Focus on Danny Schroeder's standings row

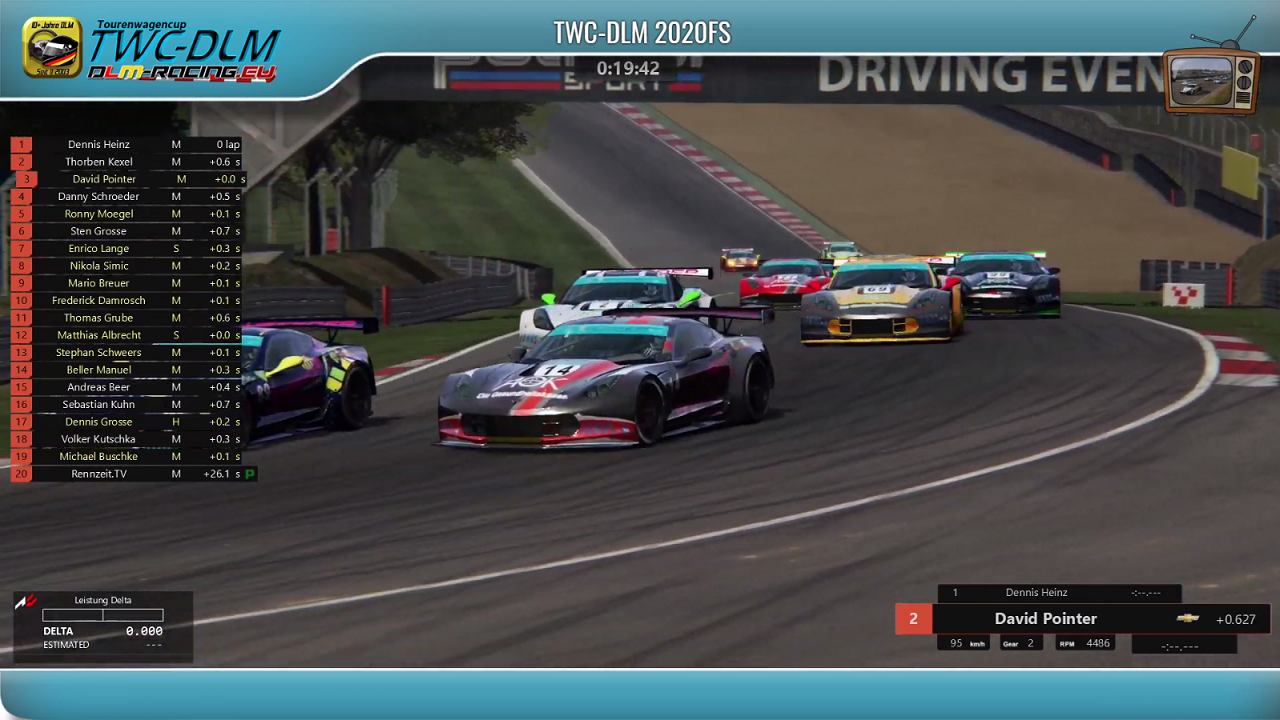pyautogui.click(x=99, y=197)
